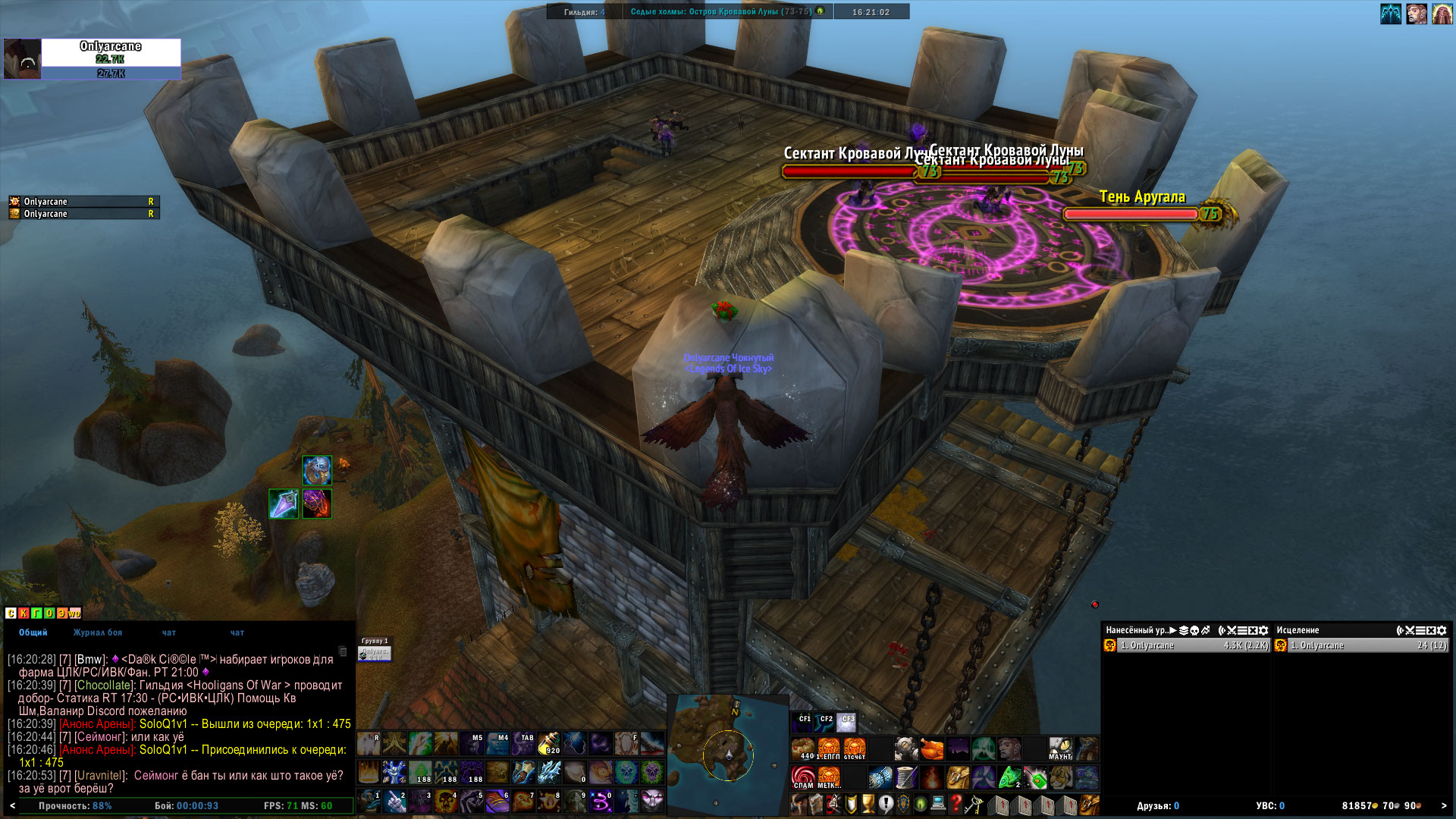Screen dimensions: 1456x819
Task: Eat the roasted chicken food item
Action: pyautogui.click(x=932, y=749)
